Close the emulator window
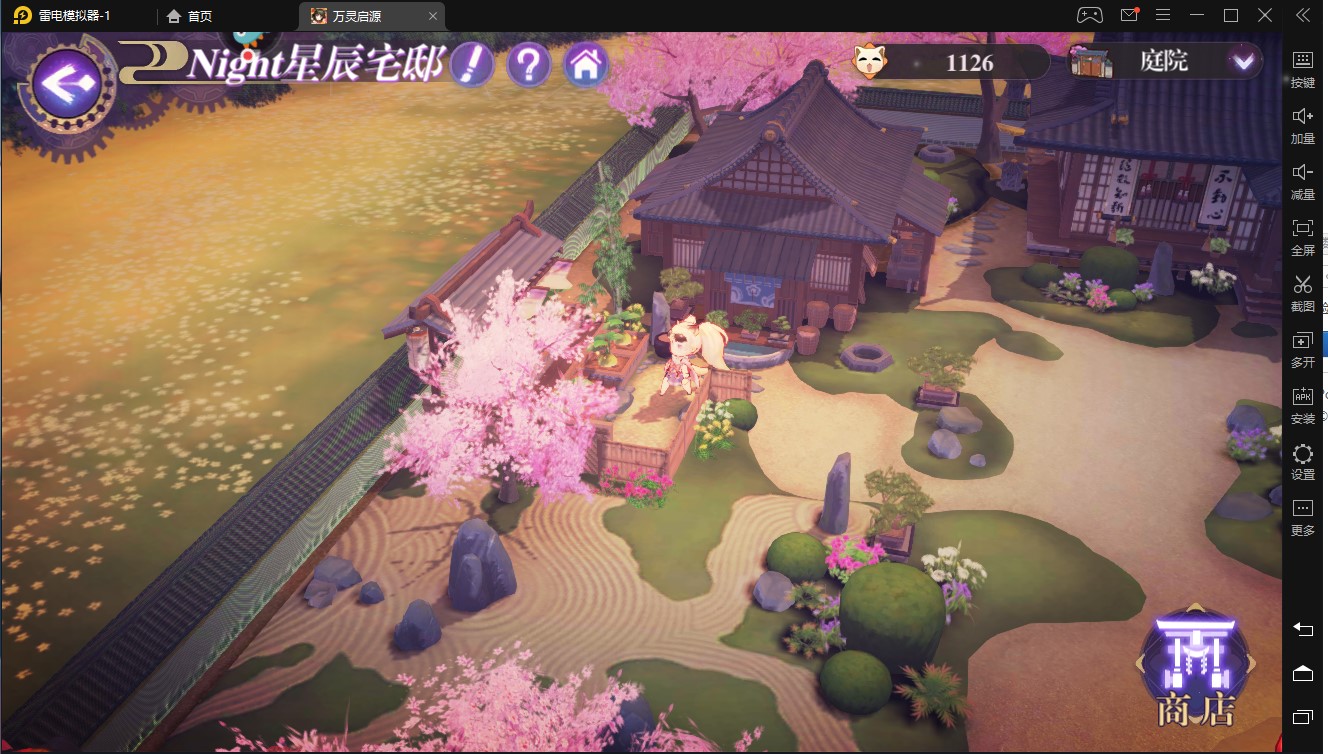Screen dimensions: 1328x754 1266,15
